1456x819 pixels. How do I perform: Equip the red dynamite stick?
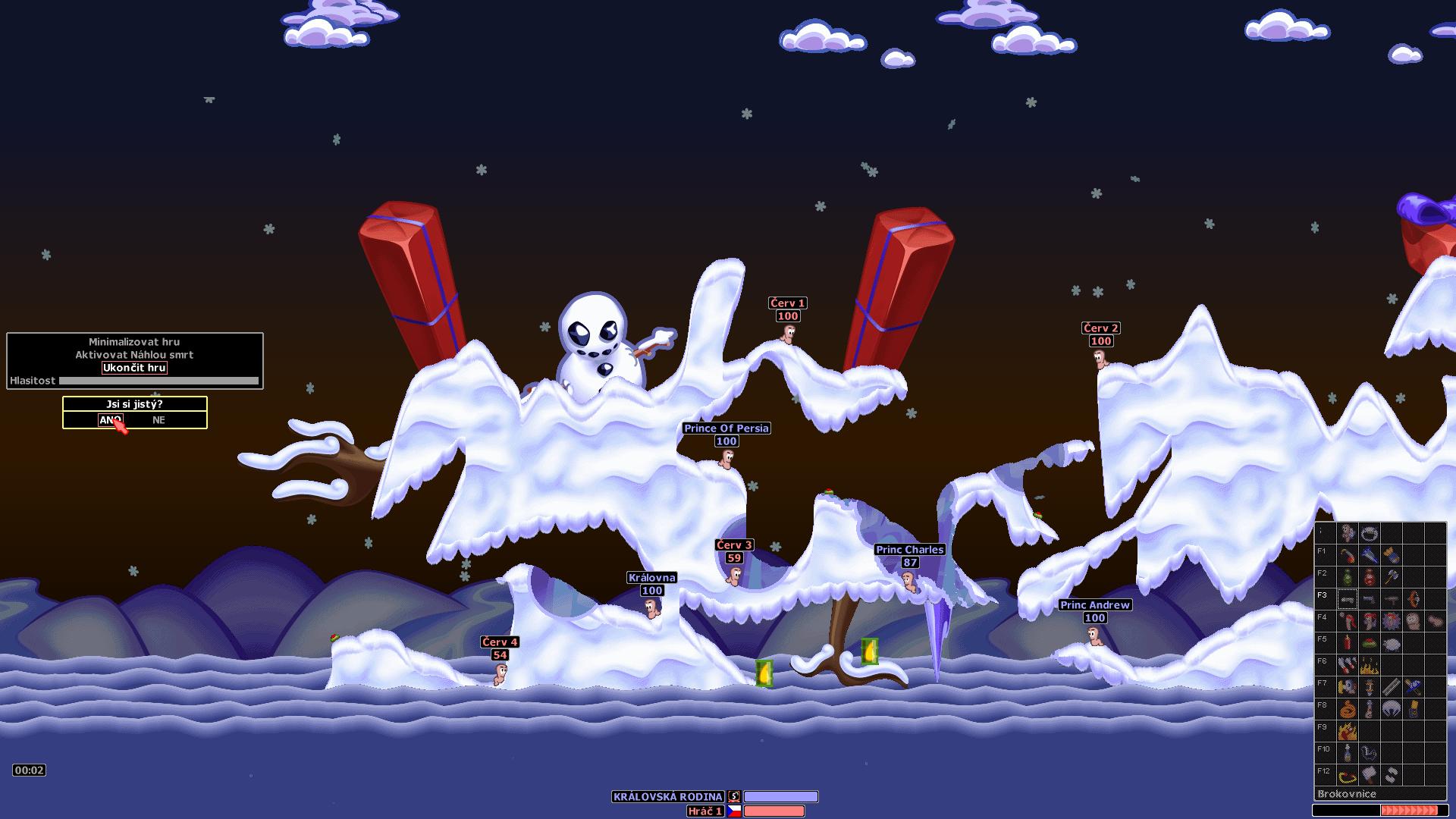pyautogui.click(x=1348, y=643)
